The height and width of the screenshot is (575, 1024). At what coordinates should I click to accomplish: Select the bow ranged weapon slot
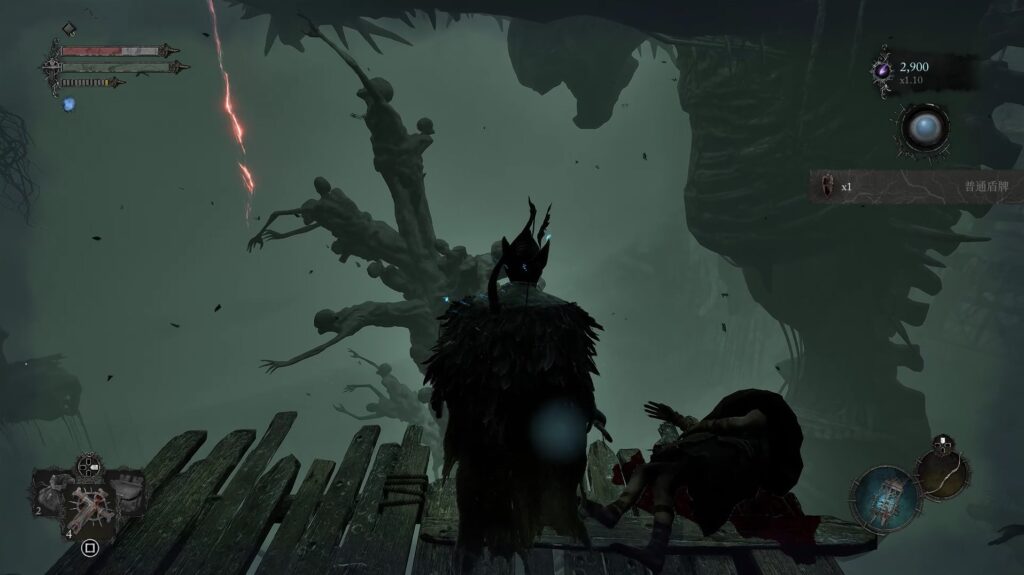pyautogui.click(x=941, y=473)
